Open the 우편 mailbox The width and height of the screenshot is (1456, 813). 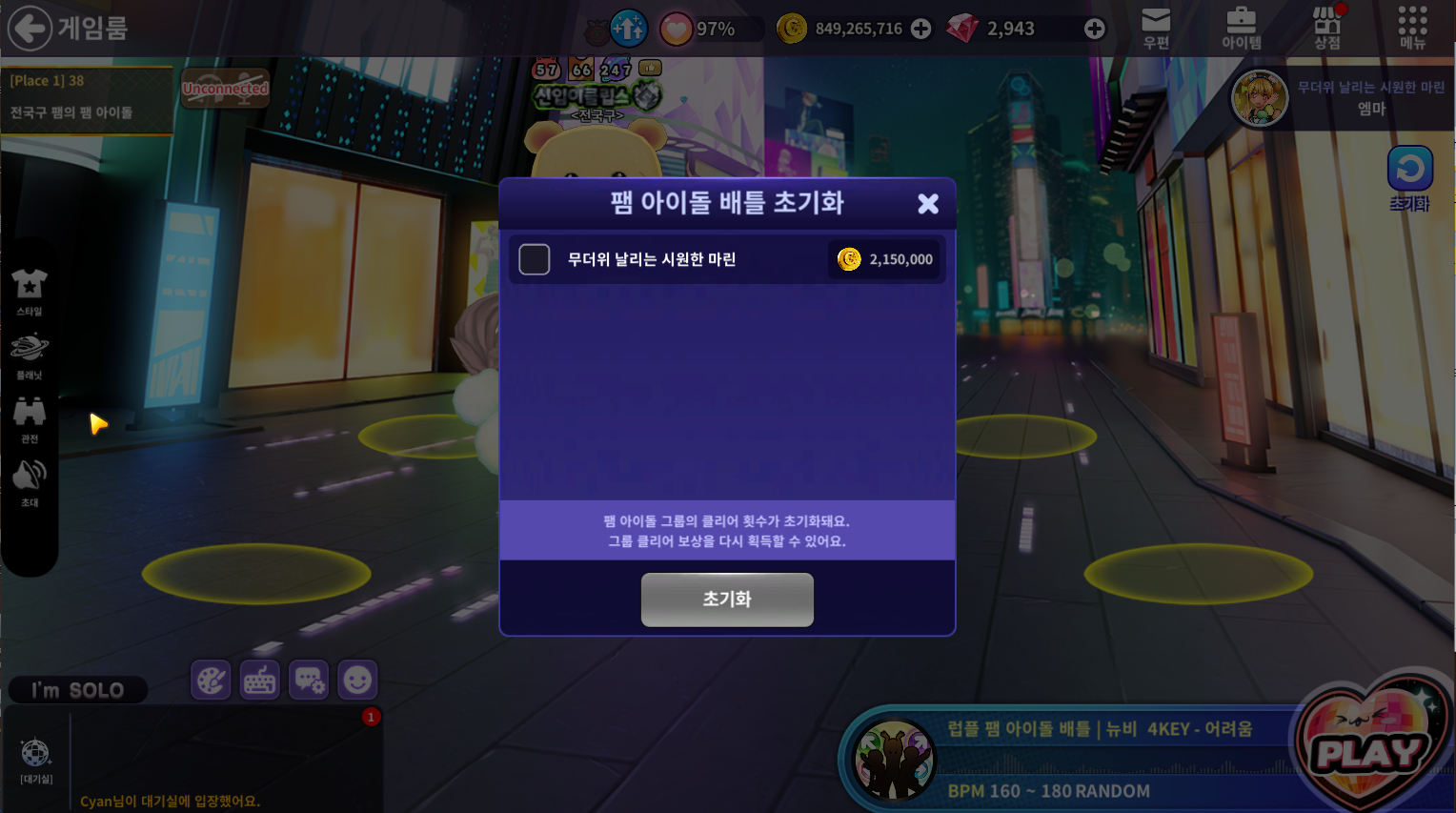point(1155,28)
